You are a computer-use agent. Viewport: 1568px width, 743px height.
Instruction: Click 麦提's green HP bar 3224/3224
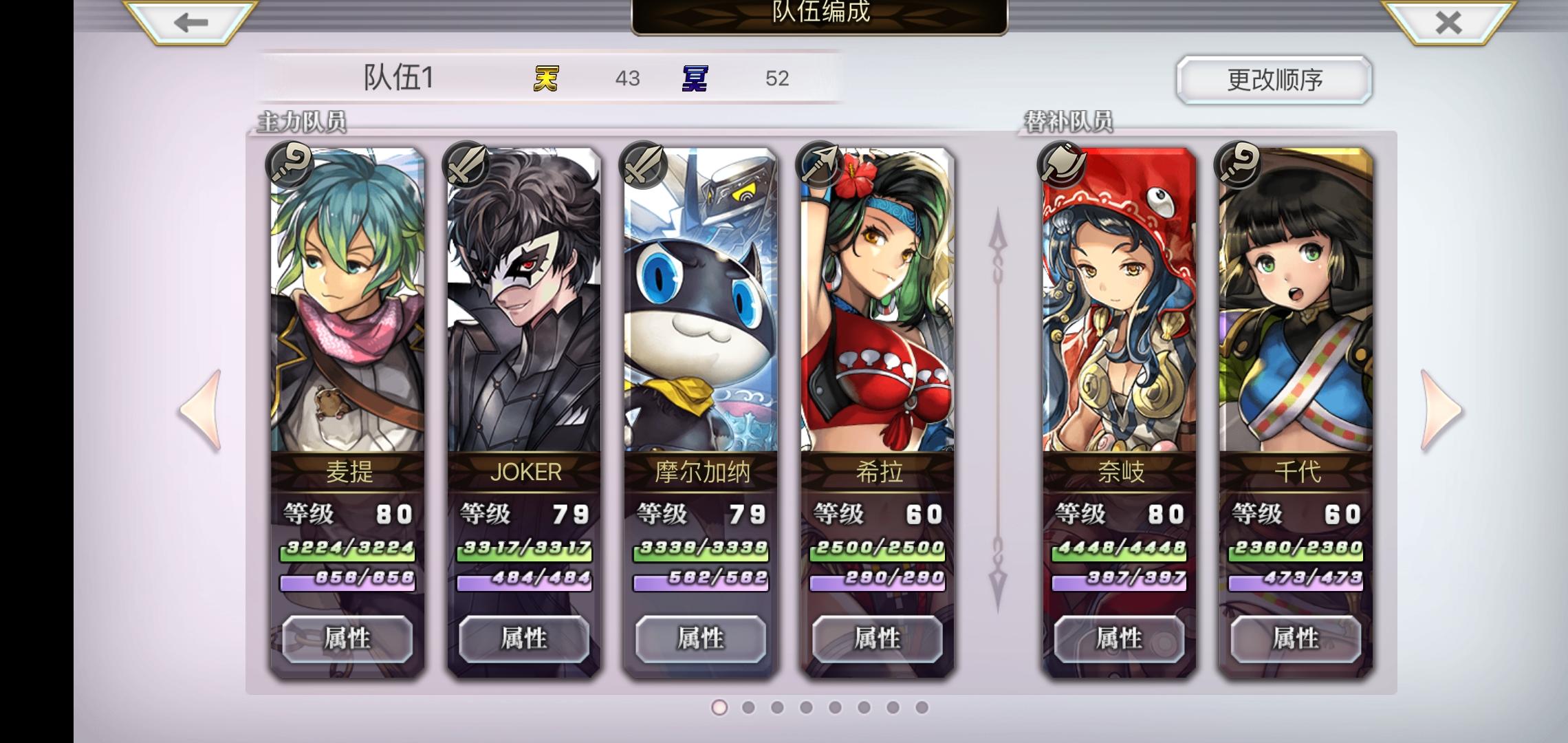[x=347, y=550]
